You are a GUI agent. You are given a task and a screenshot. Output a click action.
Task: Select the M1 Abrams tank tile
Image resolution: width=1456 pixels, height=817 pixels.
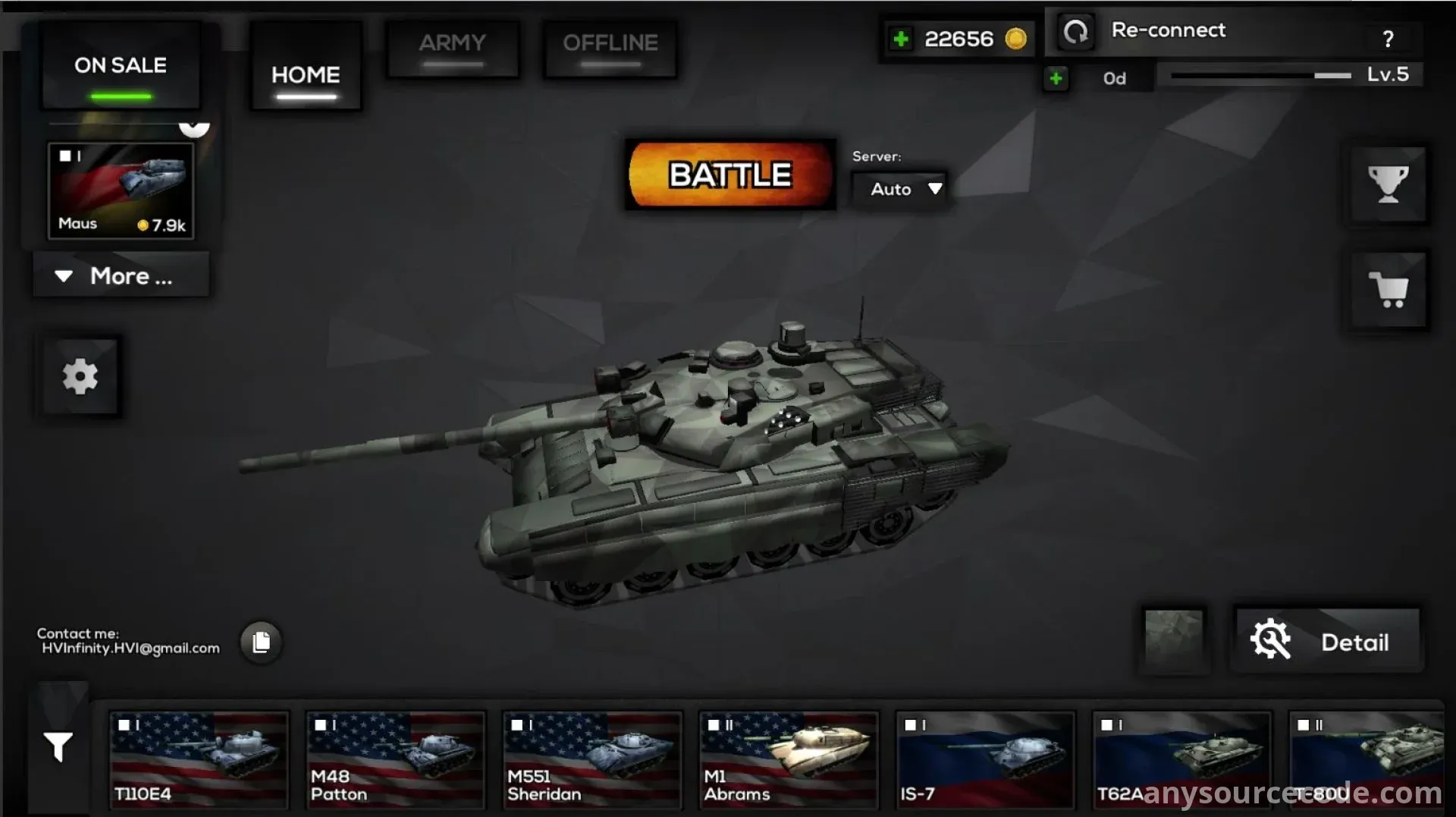(x=789, y=759)
